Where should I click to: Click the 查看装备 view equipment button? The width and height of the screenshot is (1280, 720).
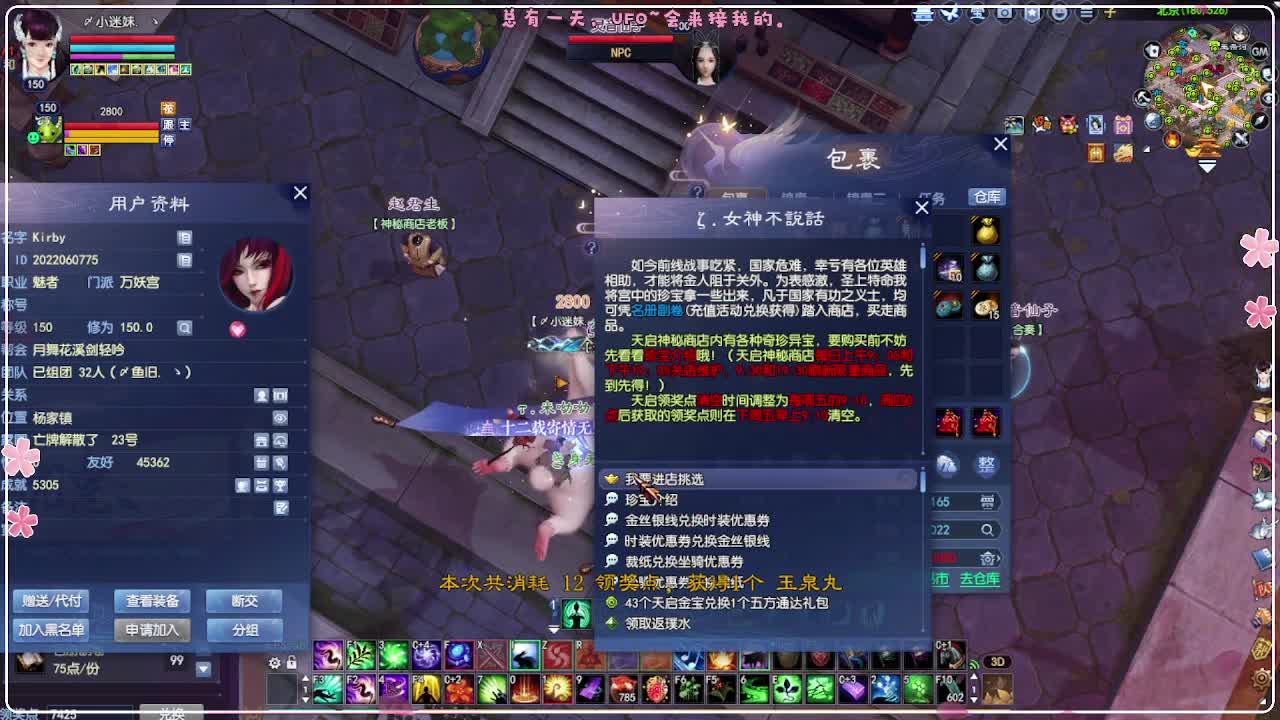pos(151,601)
